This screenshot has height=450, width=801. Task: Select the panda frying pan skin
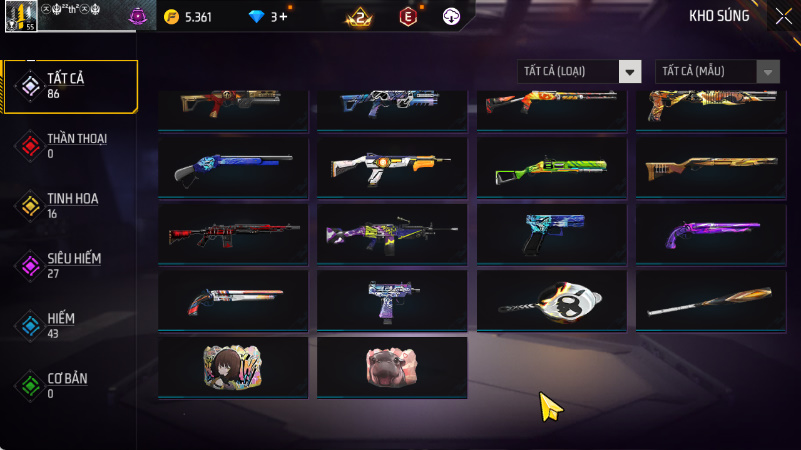tap(552, 301)
